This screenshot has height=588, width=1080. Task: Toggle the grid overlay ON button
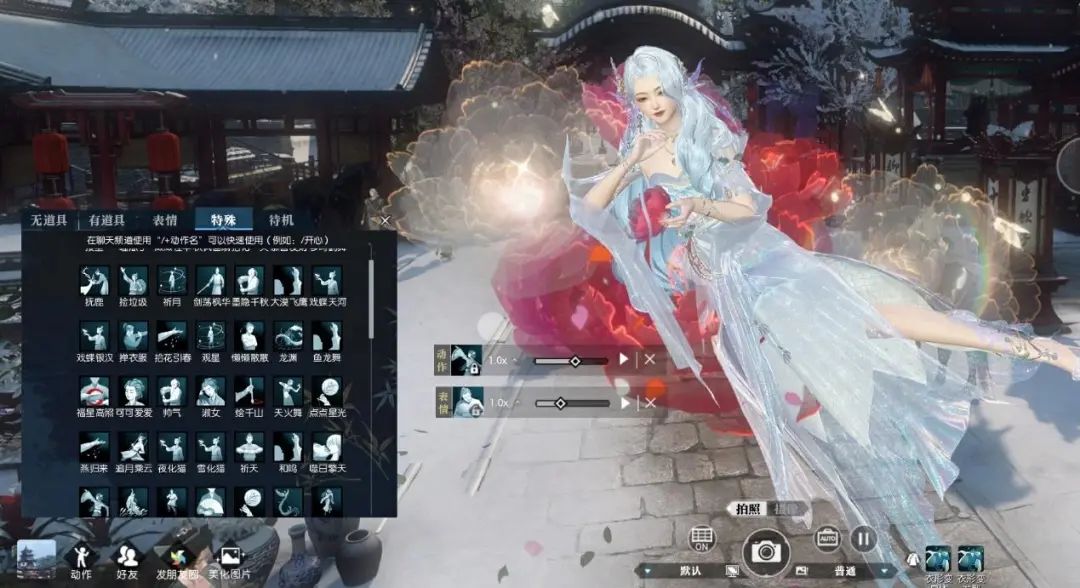click(703, 540)
